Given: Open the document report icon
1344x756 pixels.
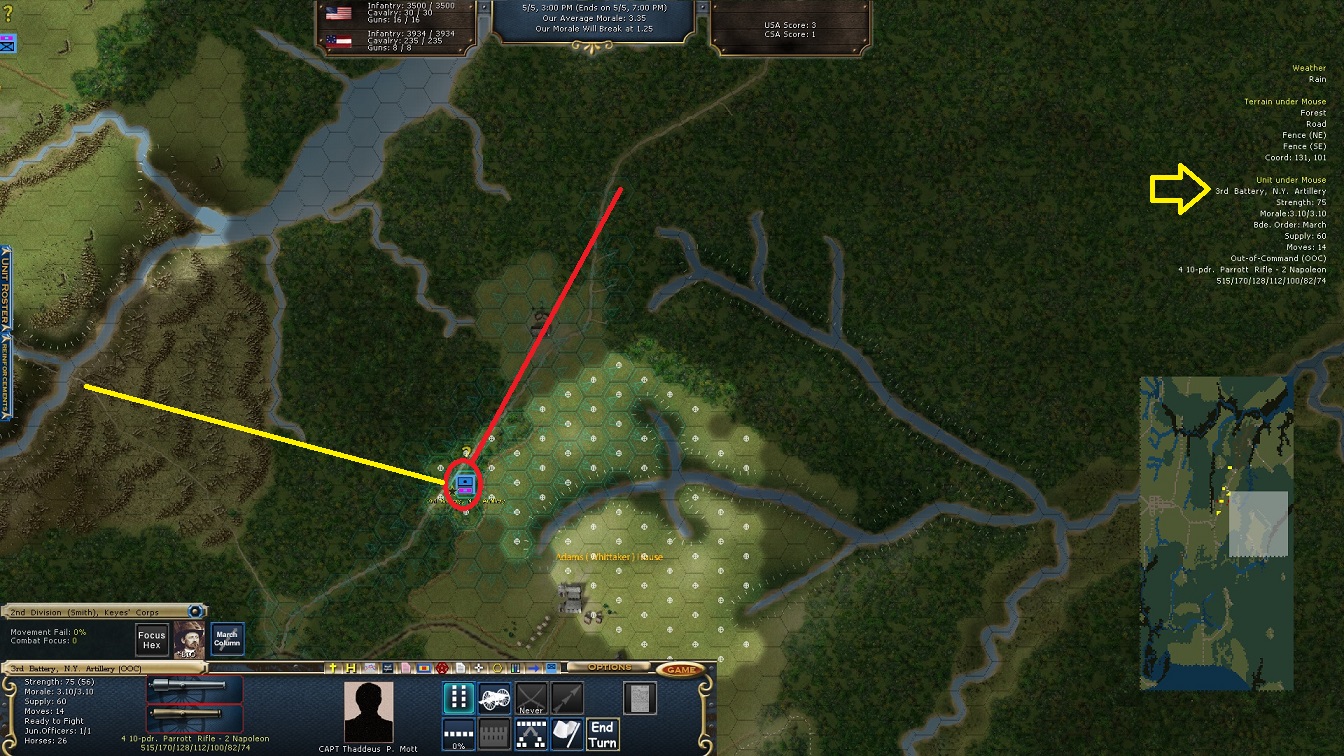Looking at the screenshot, I should coord(639,698).
